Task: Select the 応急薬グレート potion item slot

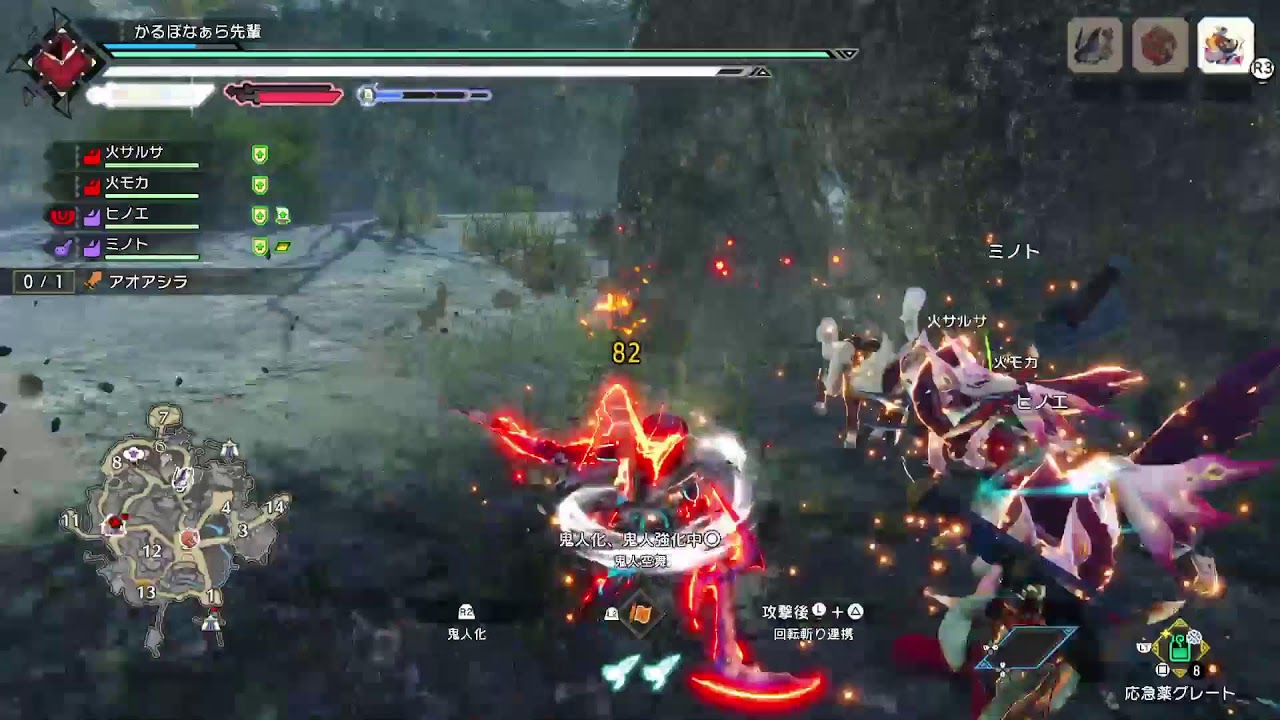Action: coord(1180,648)
